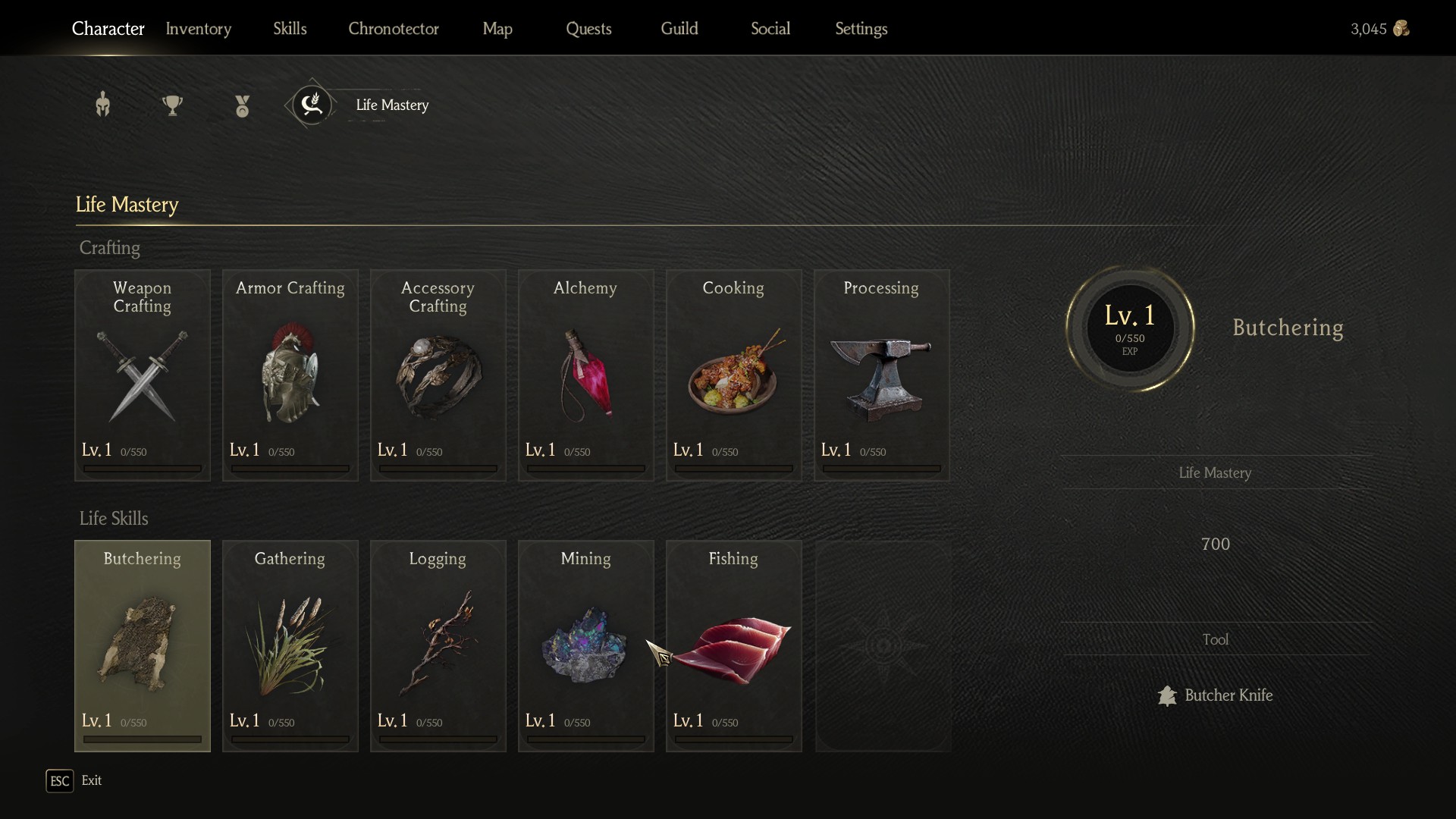
Task: Show the Map screen
Action: 497,29
